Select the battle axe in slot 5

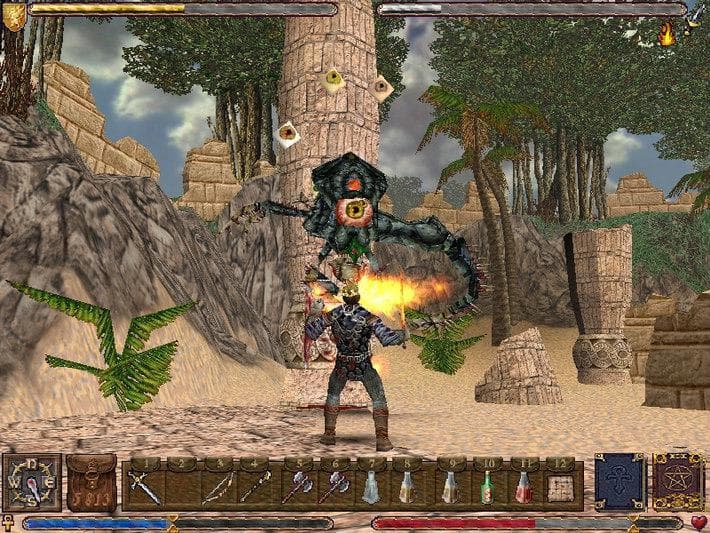click(298, 487)
